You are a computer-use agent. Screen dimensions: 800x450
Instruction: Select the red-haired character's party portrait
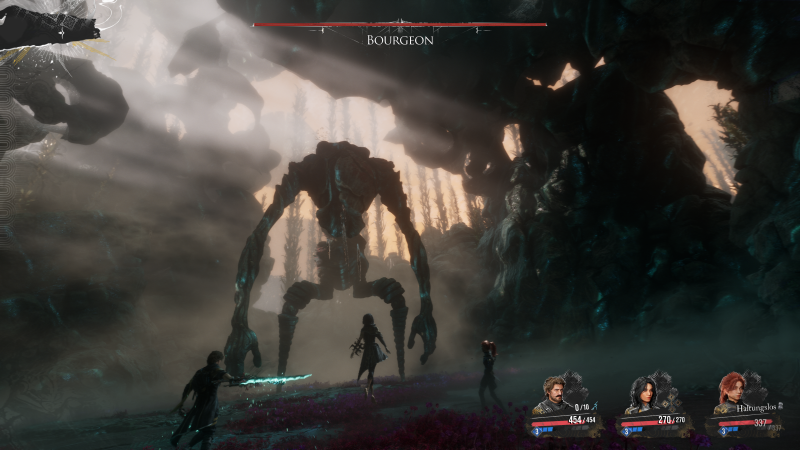728,394
